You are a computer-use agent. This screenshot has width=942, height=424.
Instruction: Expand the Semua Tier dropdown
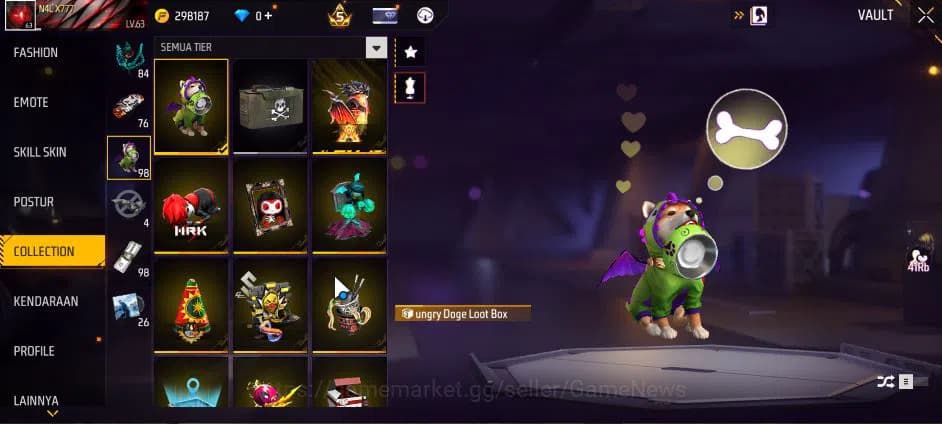[x=376, y=48]
